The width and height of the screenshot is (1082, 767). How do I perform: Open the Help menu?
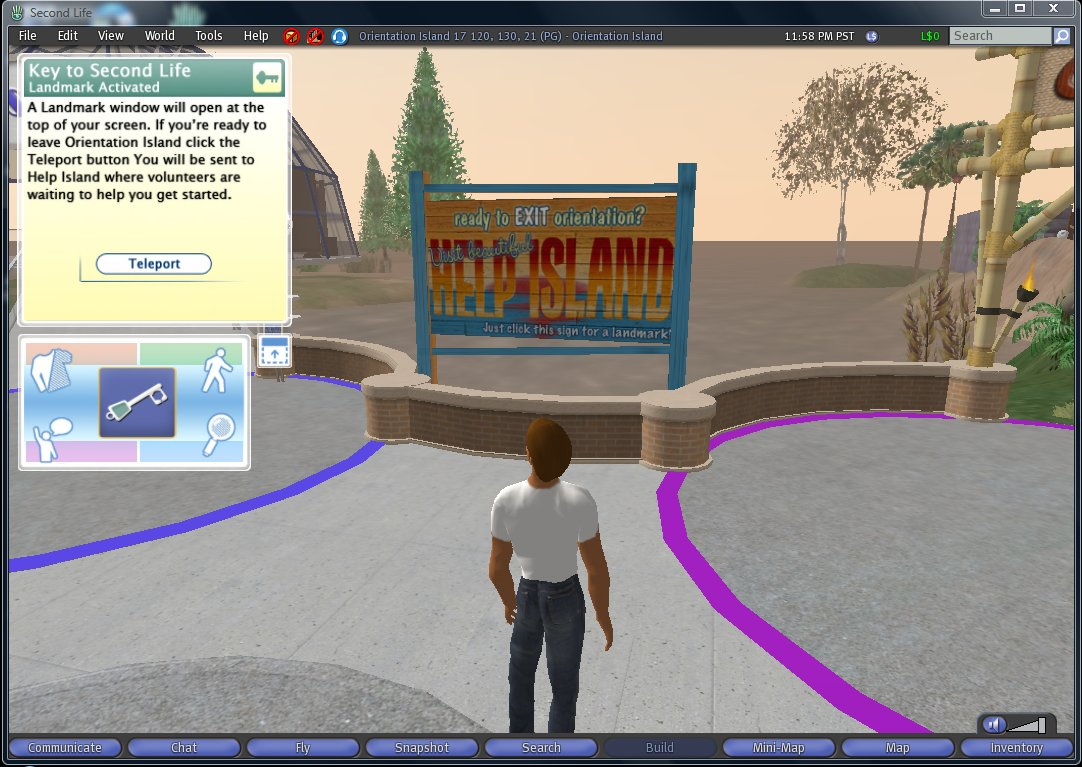256,36
